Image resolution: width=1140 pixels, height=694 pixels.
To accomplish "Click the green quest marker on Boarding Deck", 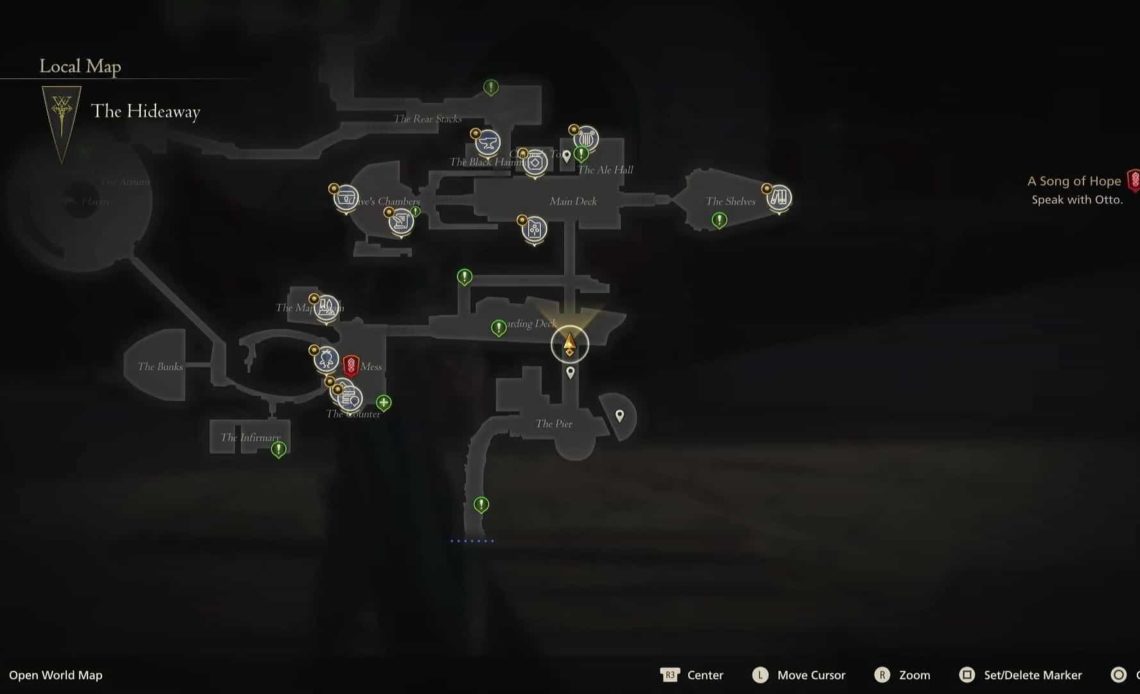I will pos(498,327).
